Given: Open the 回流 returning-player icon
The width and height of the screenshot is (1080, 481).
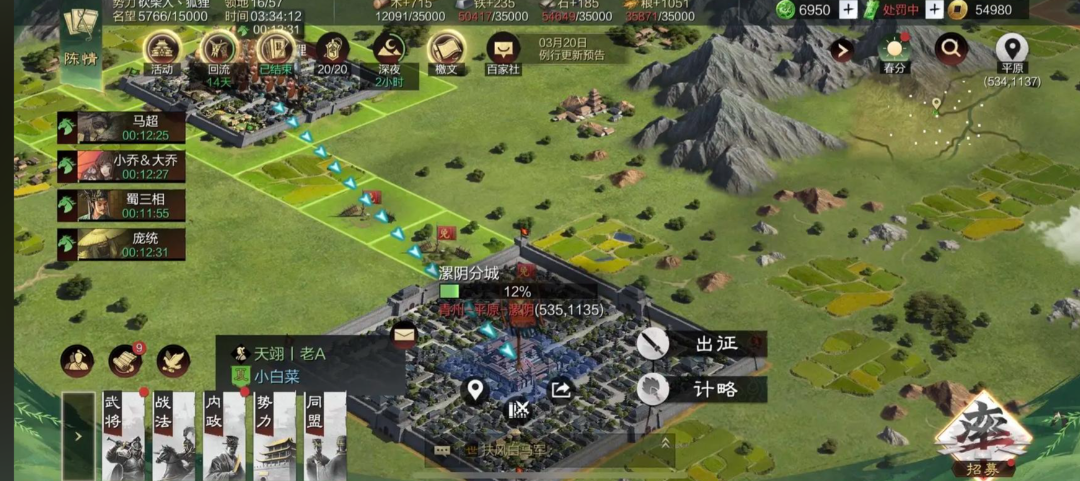Looking at the screenshot, I should (219, 52).
